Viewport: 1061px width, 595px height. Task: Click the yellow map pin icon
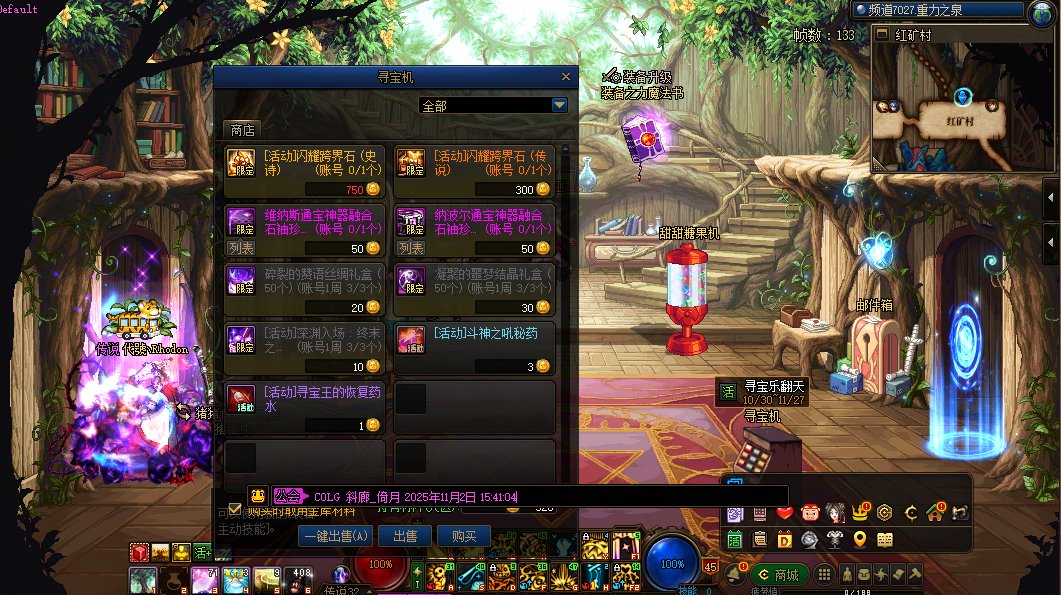click(x=860, y=539)
